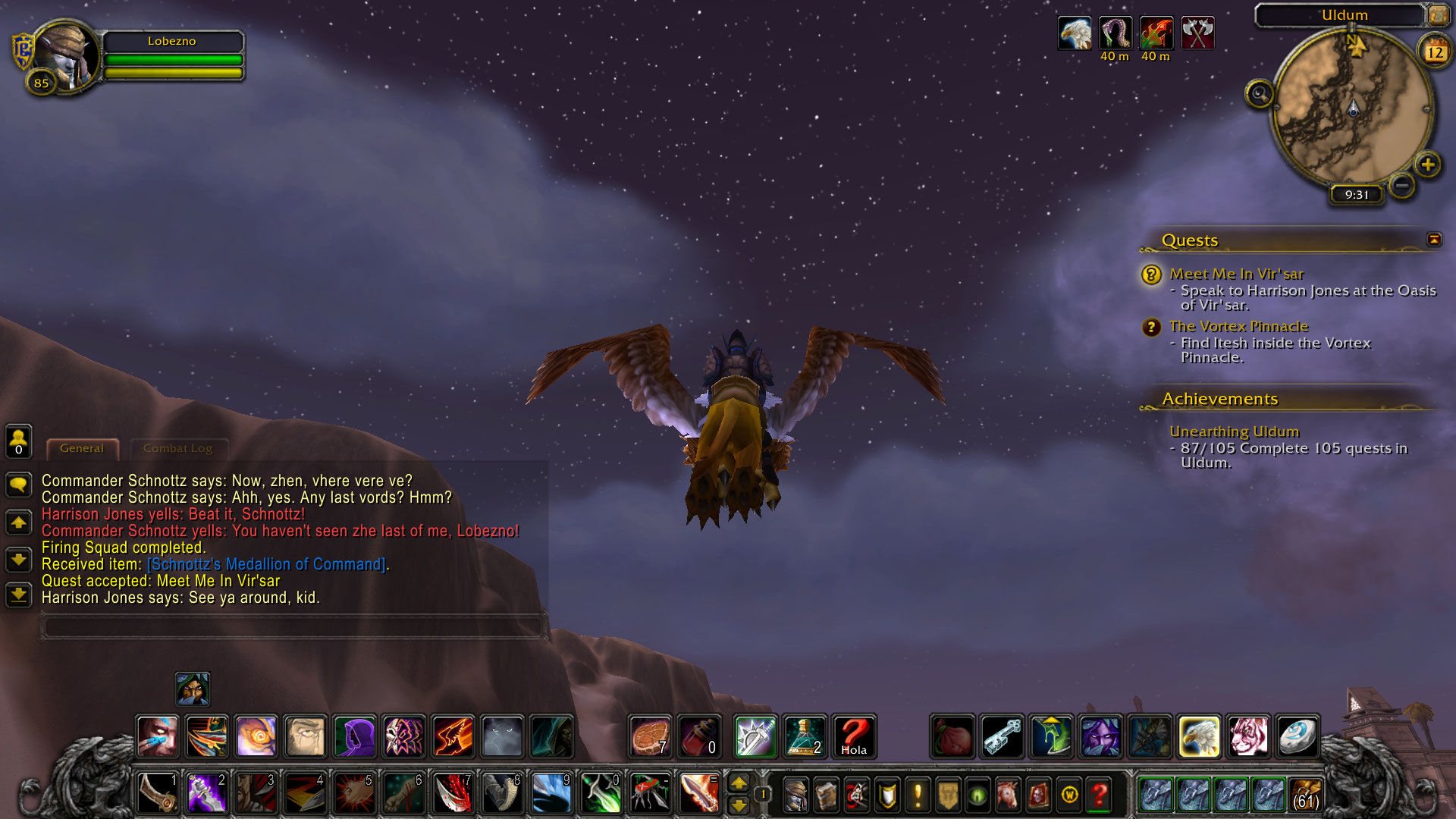Open the calendar showing day 12
The width and height of the screenshot is (1456, 819).
pos(1434,52)
